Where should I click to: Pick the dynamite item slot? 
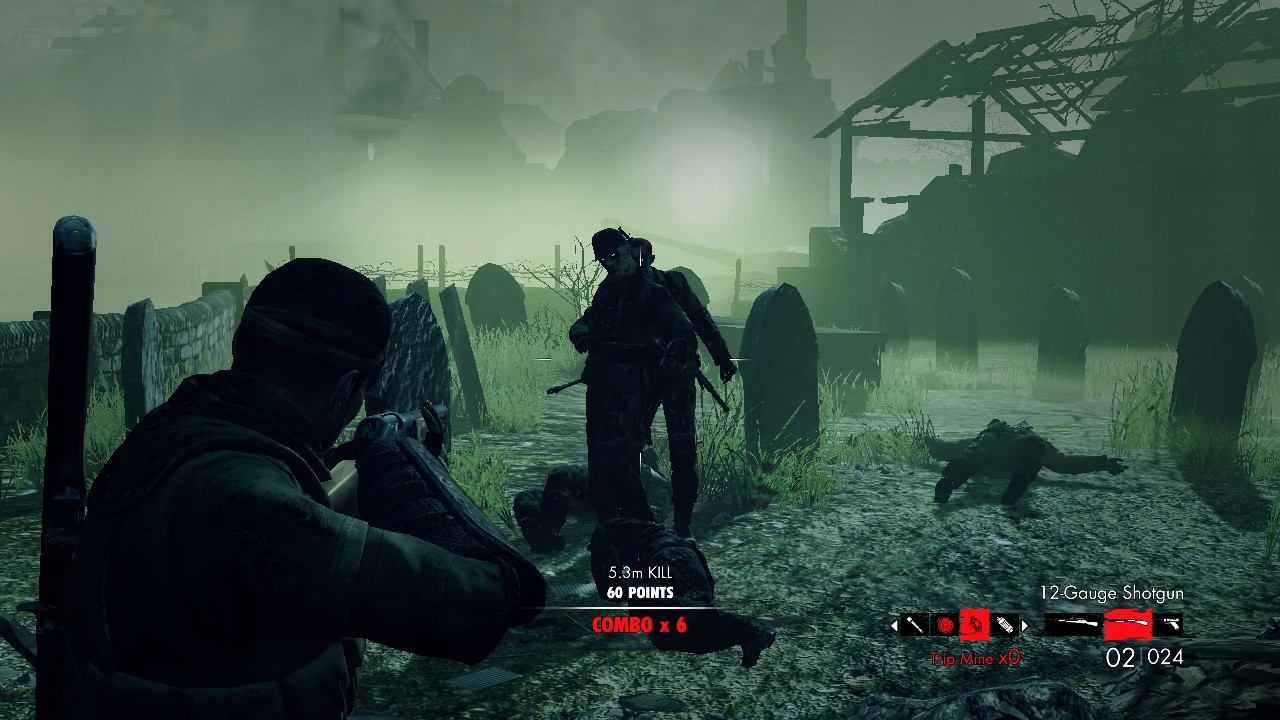1004,625
